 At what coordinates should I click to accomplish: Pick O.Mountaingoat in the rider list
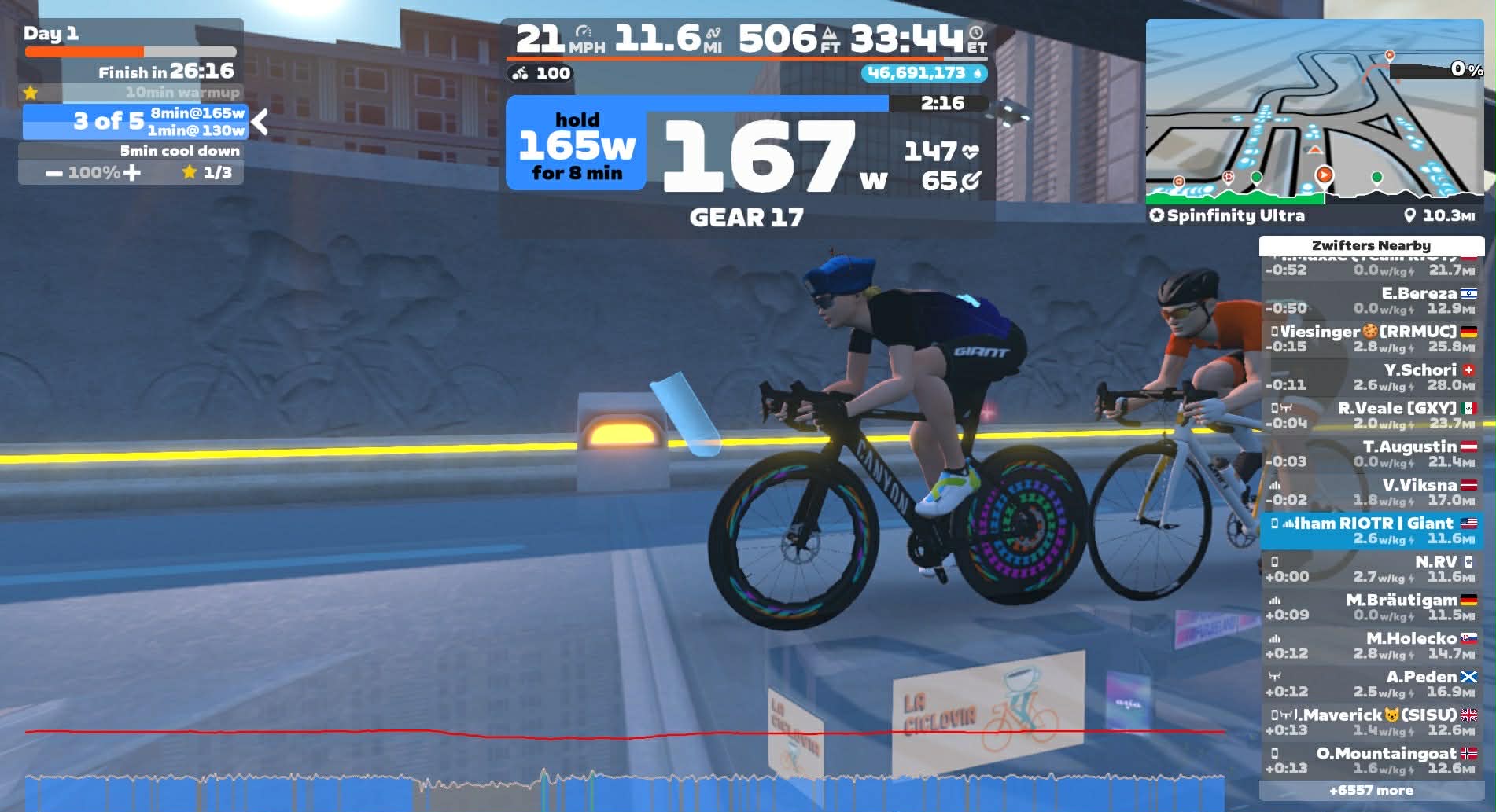(x=1371, y=761)
